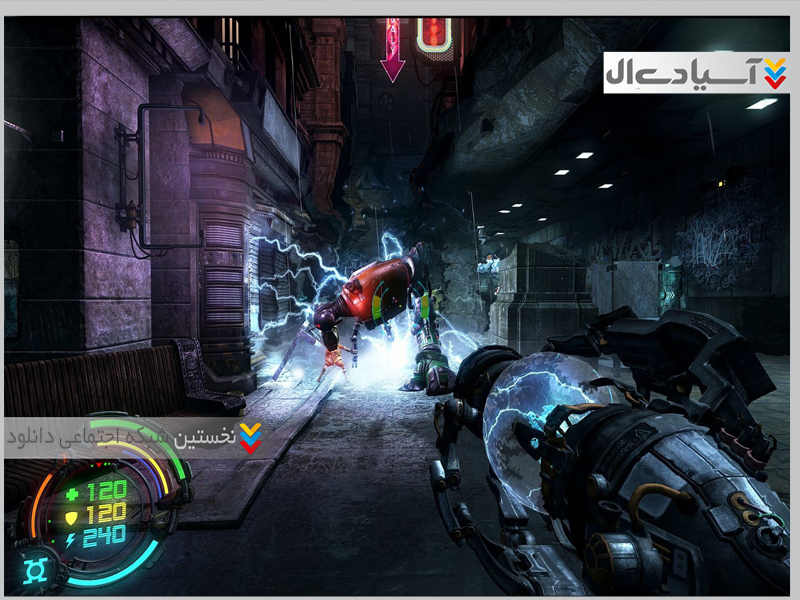The height and width of the screenshot is (600, 800).
Task: Click the Asiadl logo watermark
Action: coord(696,71)
